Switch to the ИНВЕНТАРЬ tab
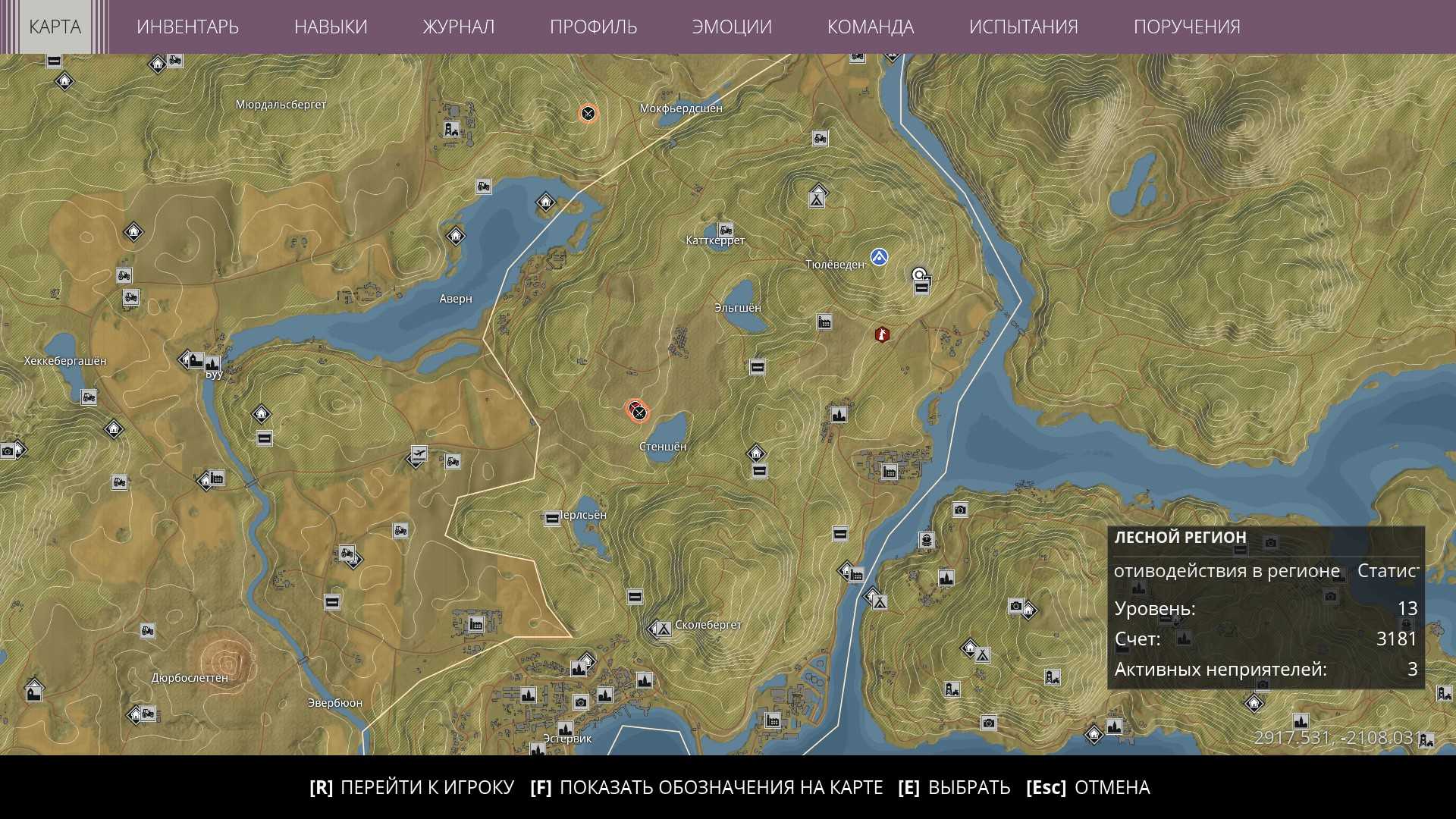 pos(187,27)
